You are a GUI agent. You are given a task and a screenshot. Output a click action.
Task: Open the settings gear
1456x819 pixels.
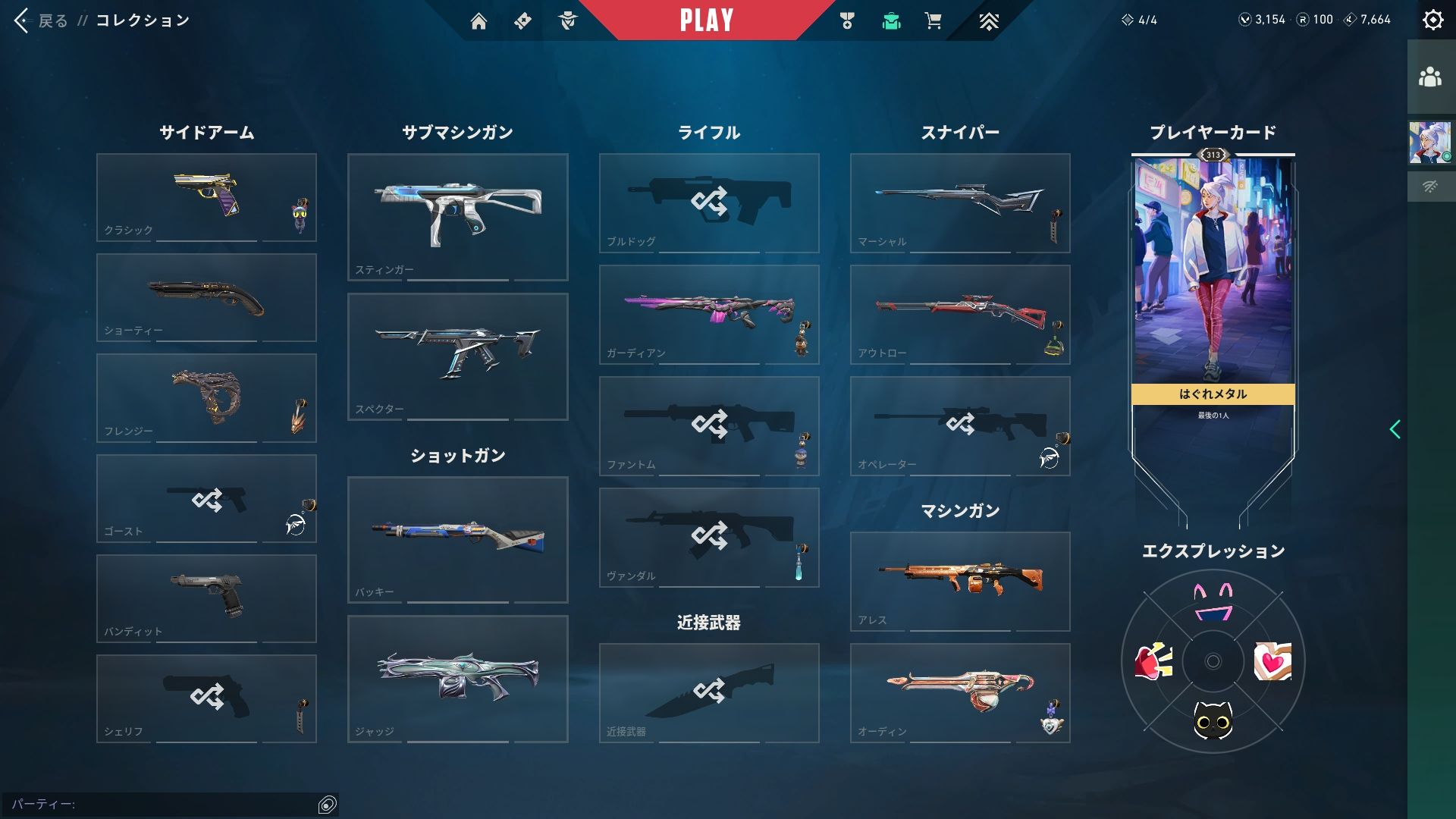point(1432,20)
